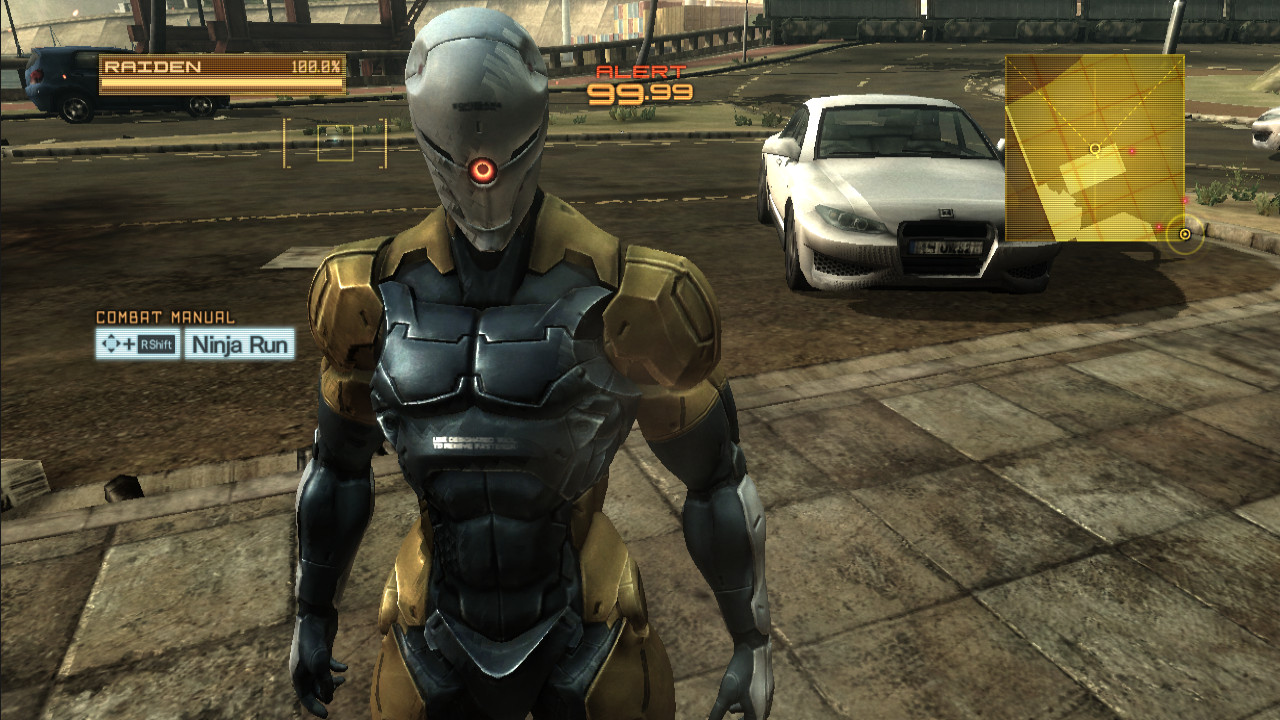Image resolution: width=1280 pixels, height=720 pixels.
Task: Toggle the minimap overlay in the top right
Action: coord(1095,150)
